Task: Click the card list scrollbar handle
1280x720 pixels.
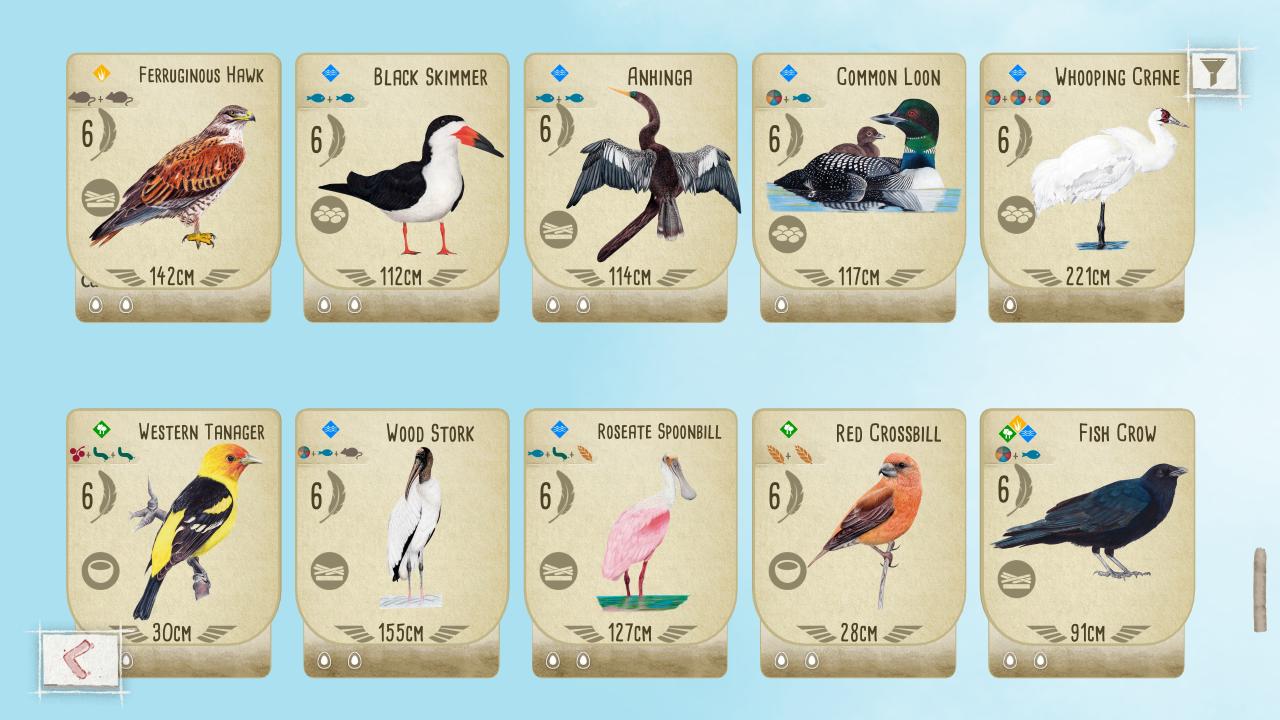Action: point(1260,589)
